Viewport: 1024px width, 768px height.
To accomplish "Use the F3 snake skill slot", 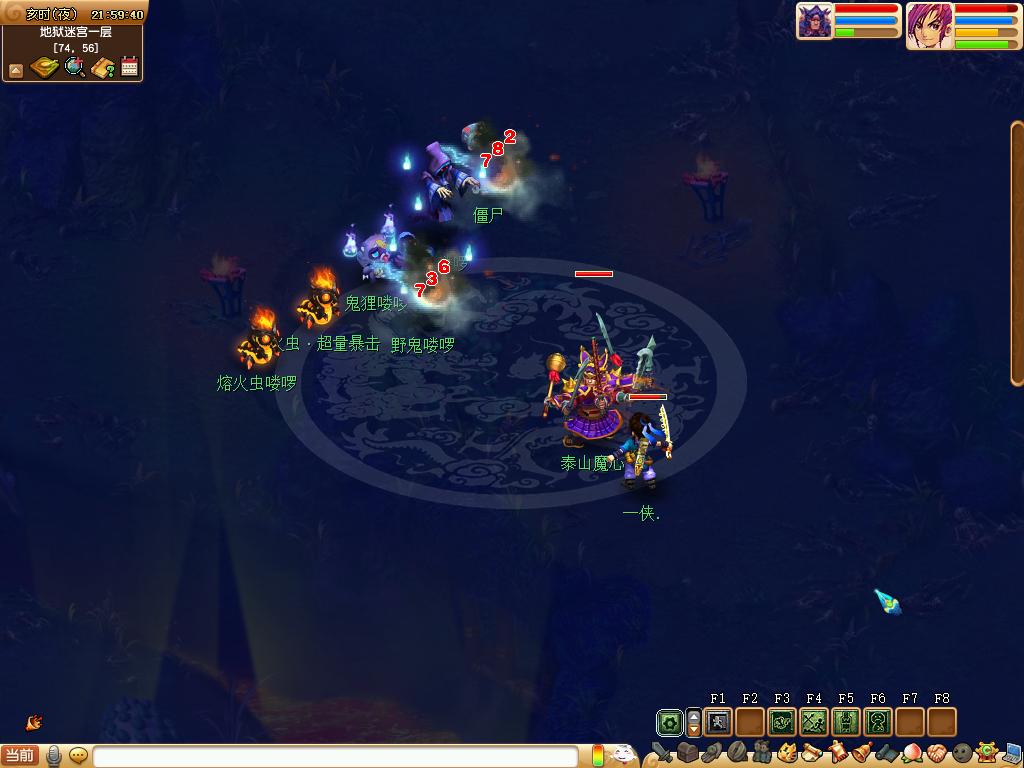I will (782, 722).
